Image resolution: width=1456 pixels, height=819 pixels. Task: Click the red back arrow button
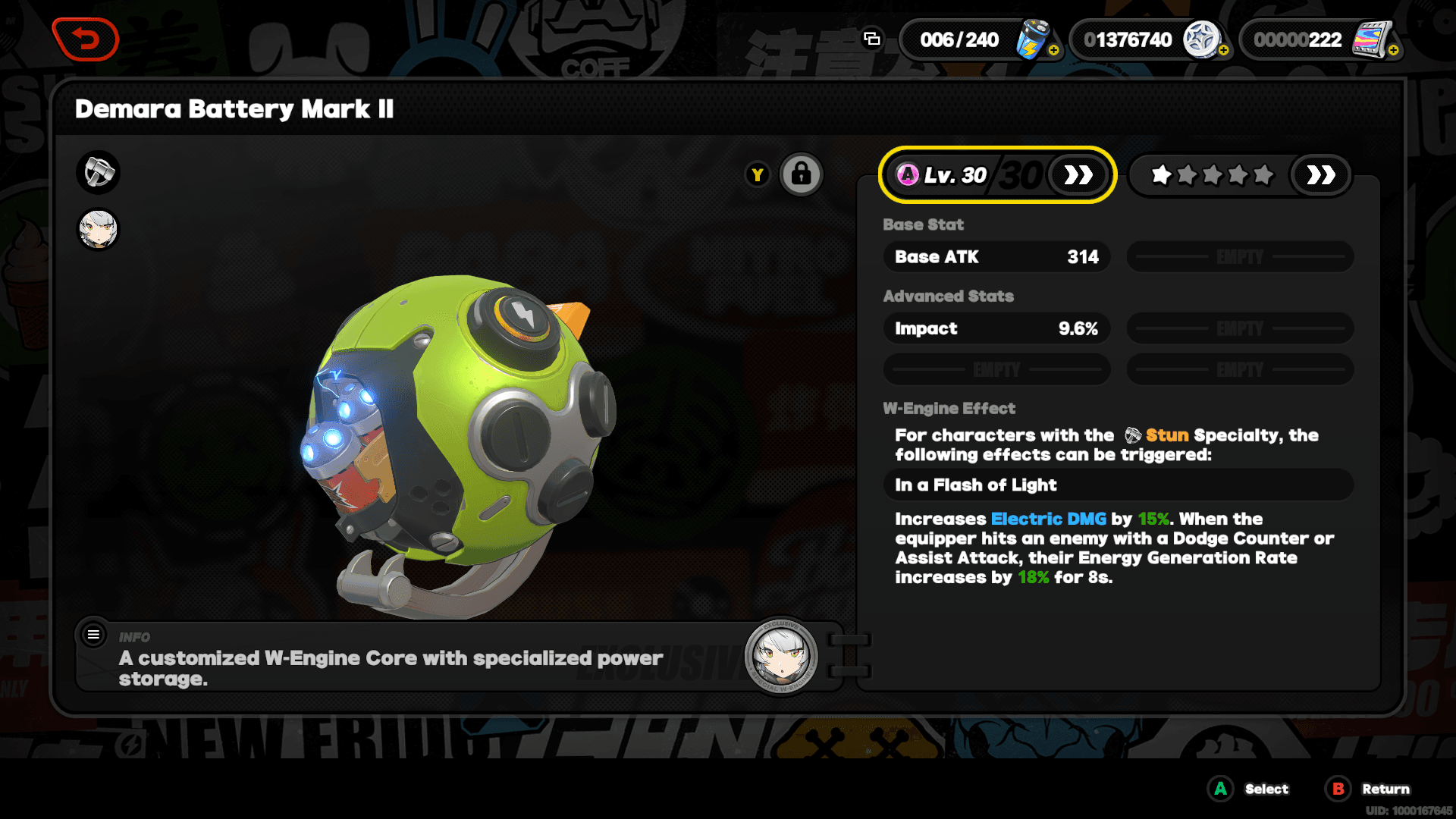(x=85, y=39)
